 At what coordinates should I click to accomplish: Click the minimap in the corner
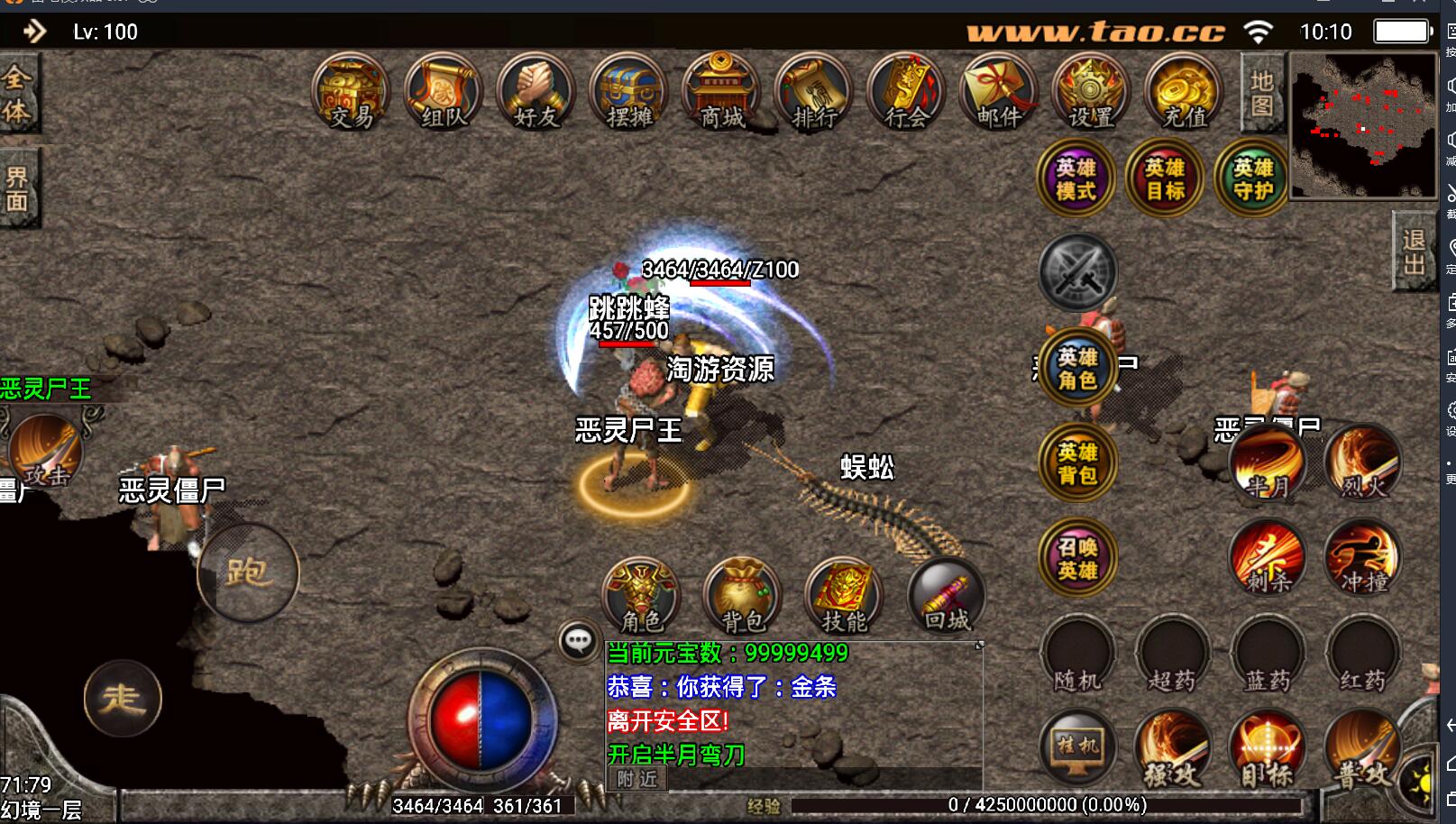click(1363, 124)
